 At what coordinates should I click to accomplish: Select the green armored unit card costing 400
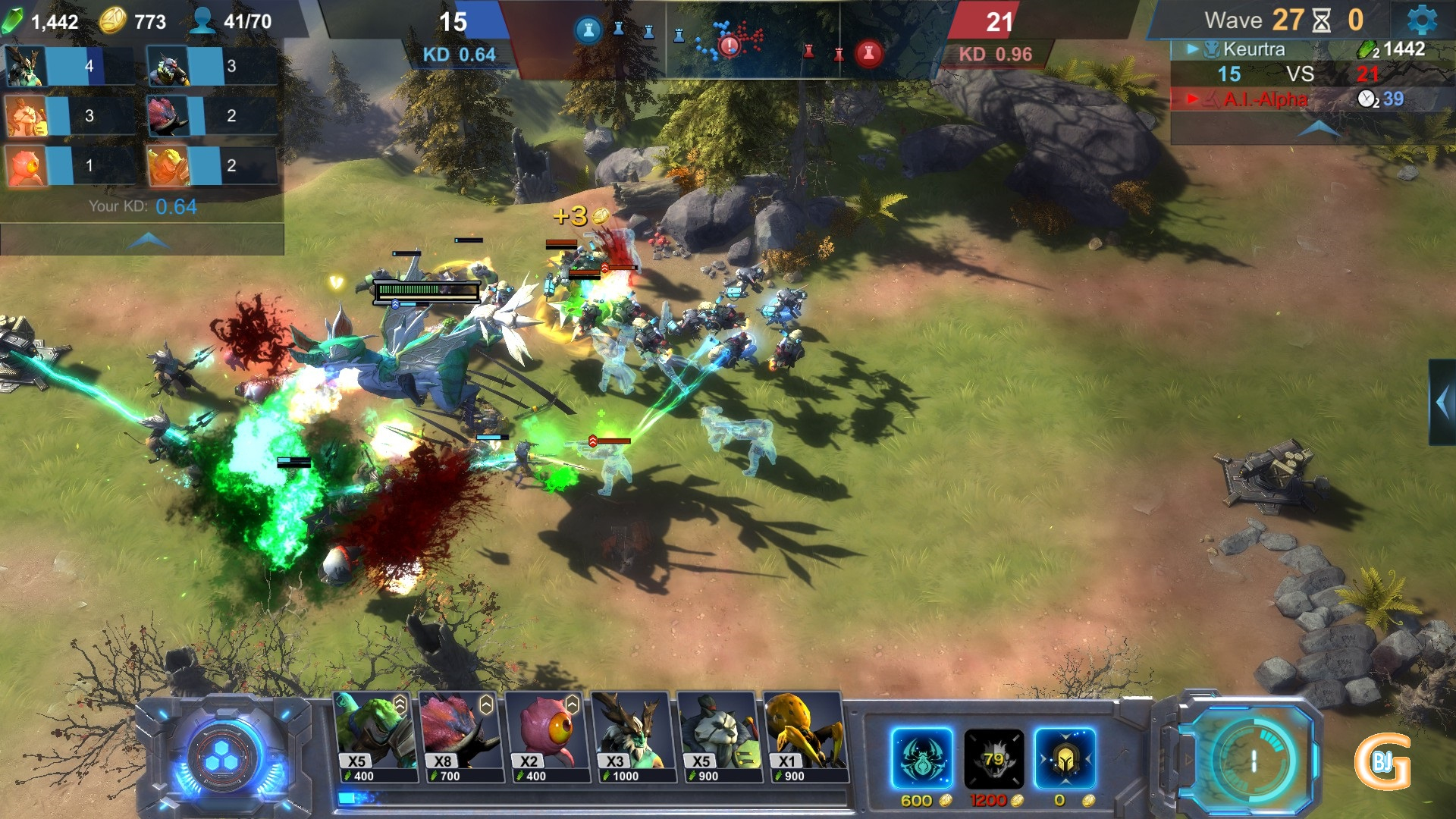[x=375, y=736]
